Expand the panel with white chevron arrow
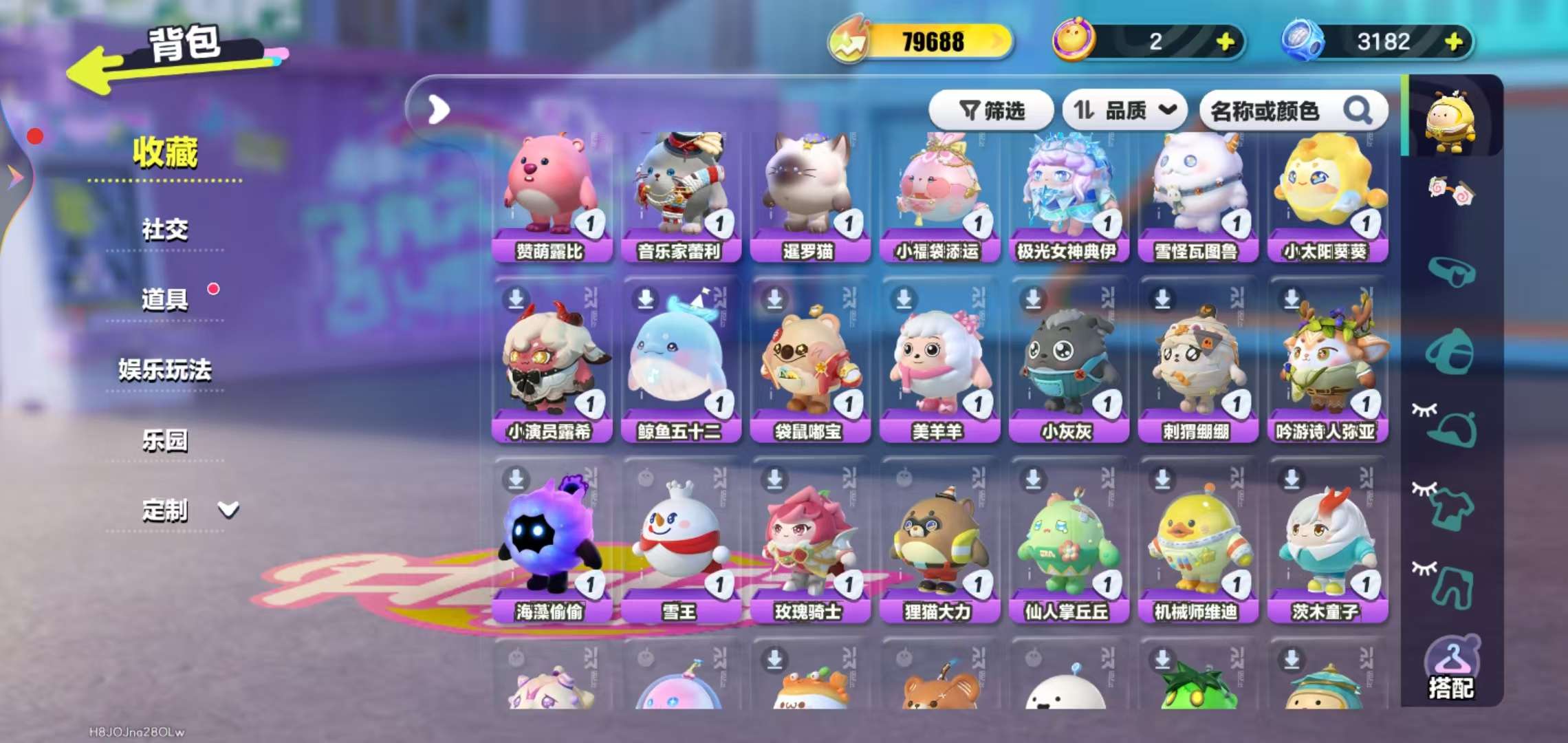The image size is (1568, 743). coord(438,109)
